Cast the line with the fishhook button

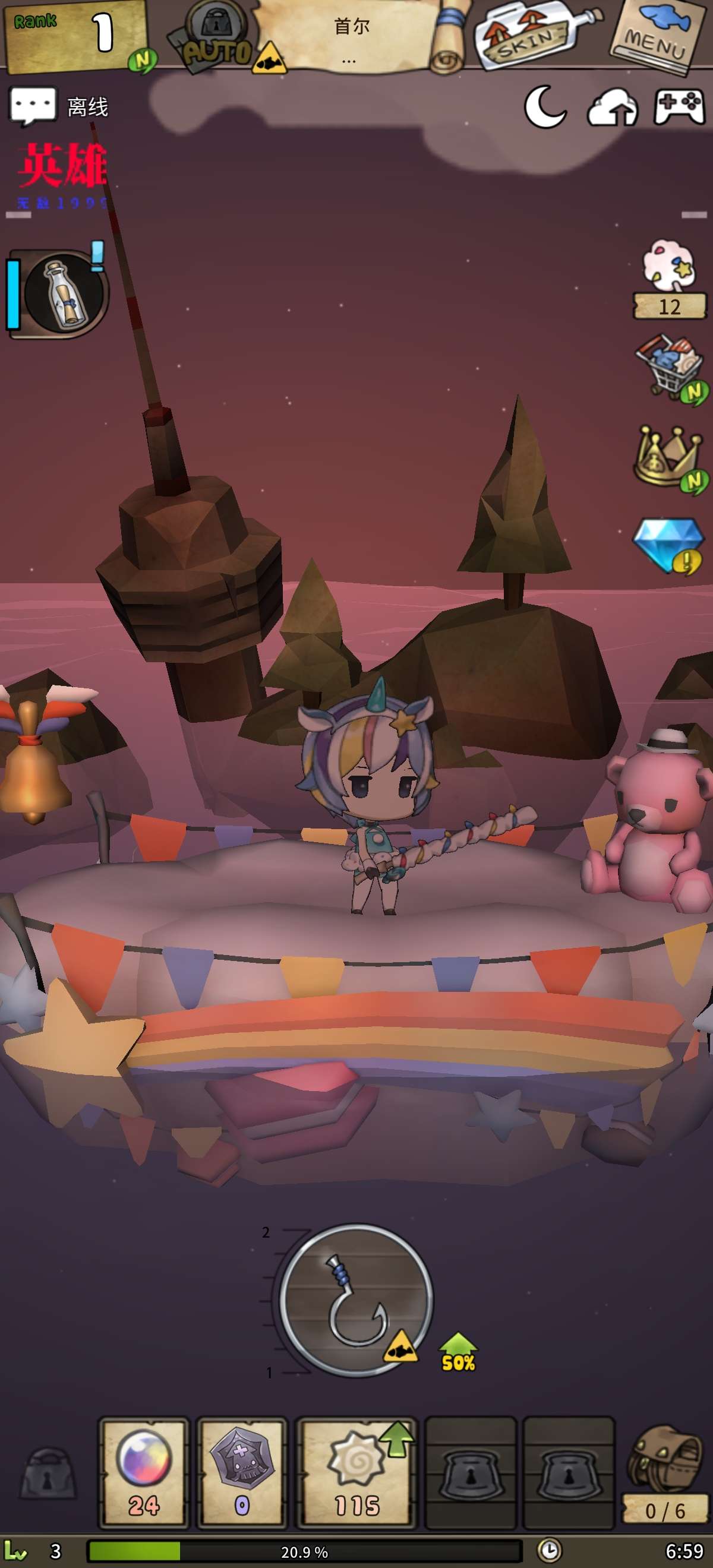356,1300
